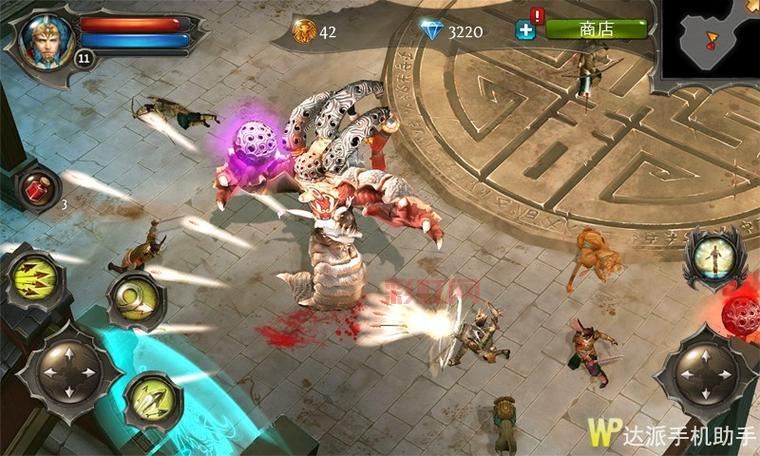Use the red health potion
Image resolution: width=760 pixels, height=456 pixels.
point(37,188)
